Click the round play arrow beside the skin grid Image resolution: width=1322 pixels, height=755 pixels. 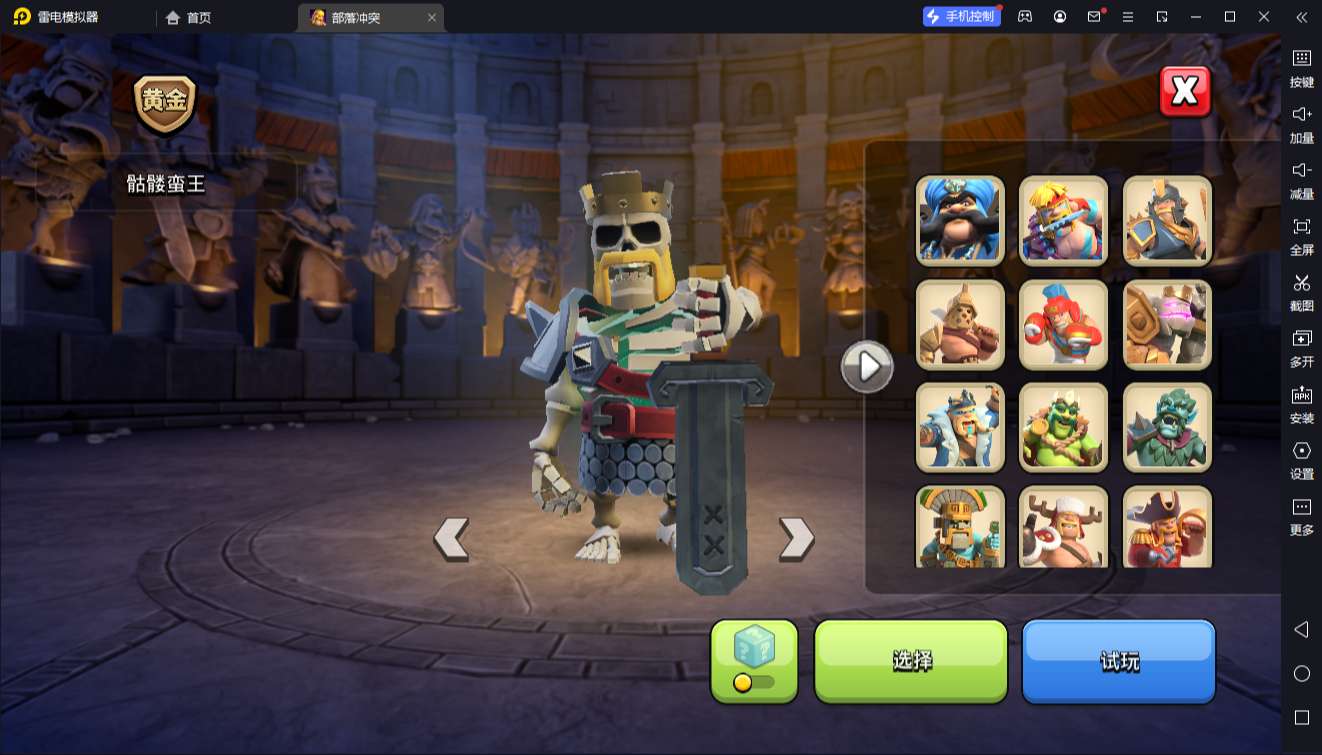click(x=867, y=367)
